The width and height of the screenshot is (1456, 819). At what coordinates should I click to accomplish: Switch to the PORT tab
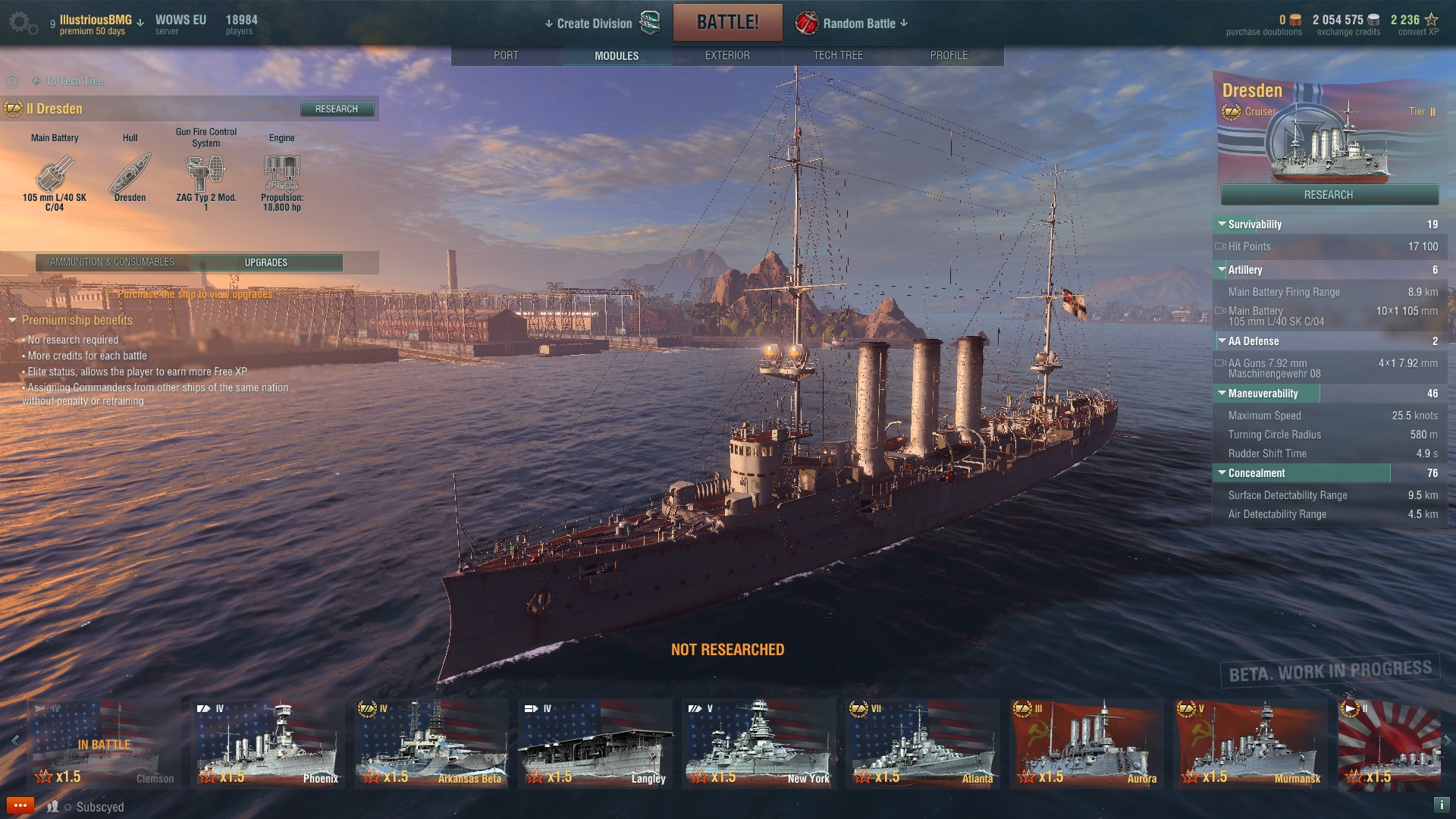[x=506, y=55]
